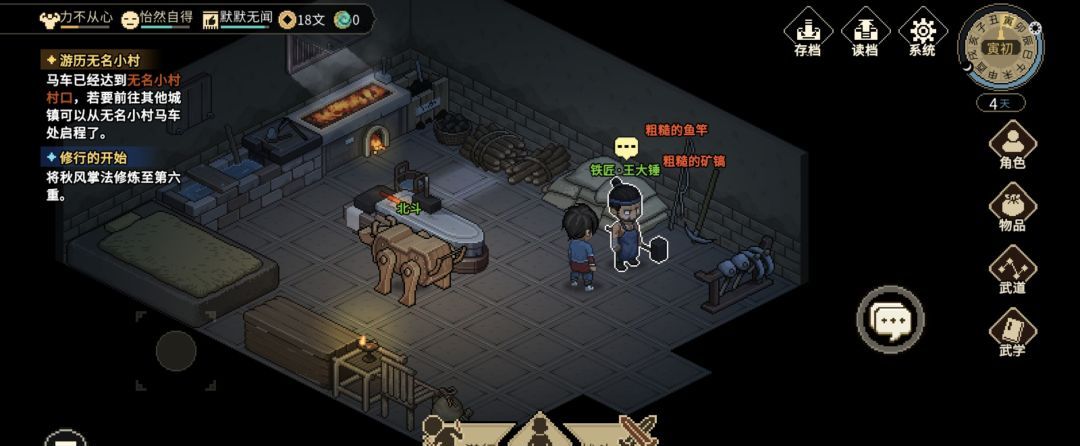Open the 读档 load menu

(x=864, y=33)
